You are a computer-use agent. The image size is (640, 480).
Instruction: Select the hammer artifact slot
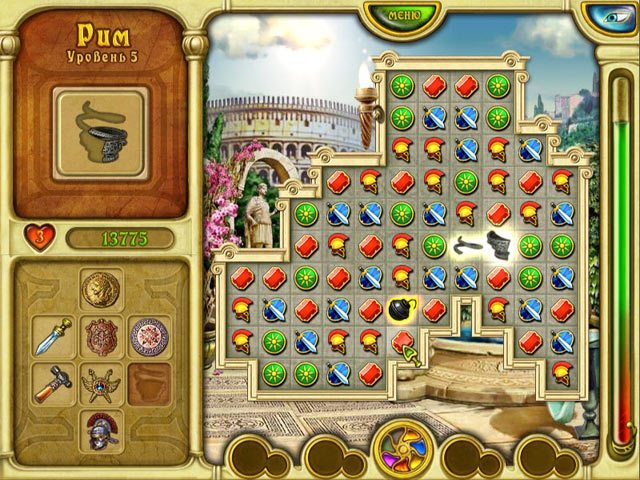pyautogui.click(x=51, y=382)
